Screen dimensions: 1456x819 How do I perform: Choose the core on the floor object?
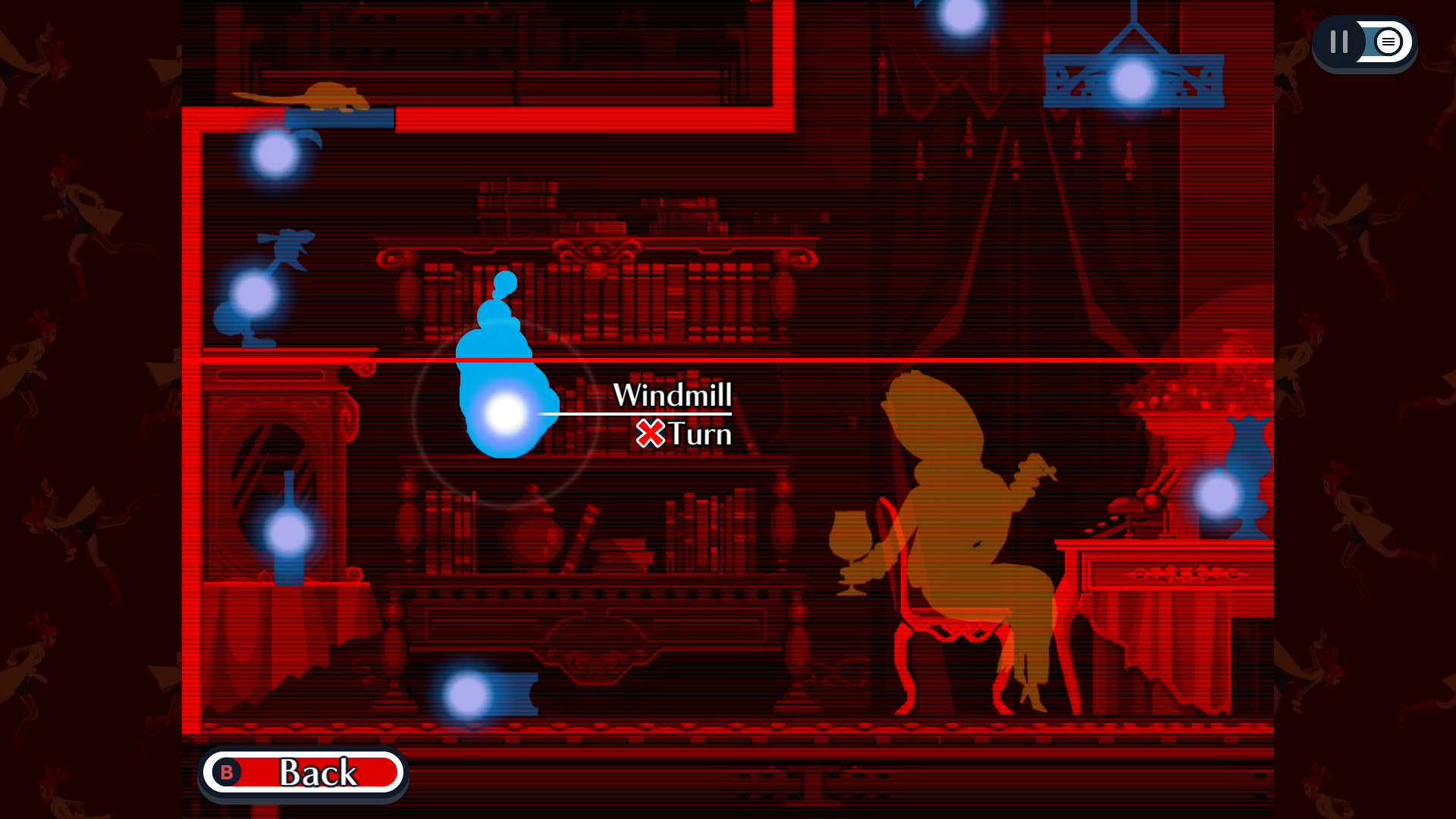[x=467, y=695]
